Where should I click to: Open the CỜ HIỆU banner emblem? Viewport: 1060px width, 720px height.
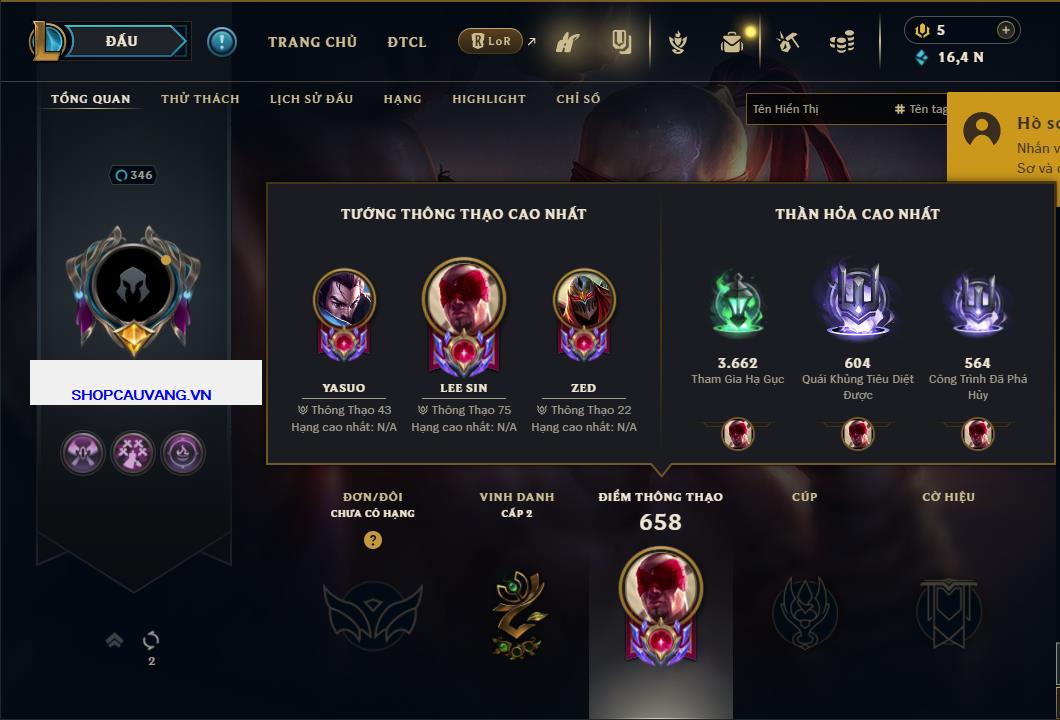(948, 612)
